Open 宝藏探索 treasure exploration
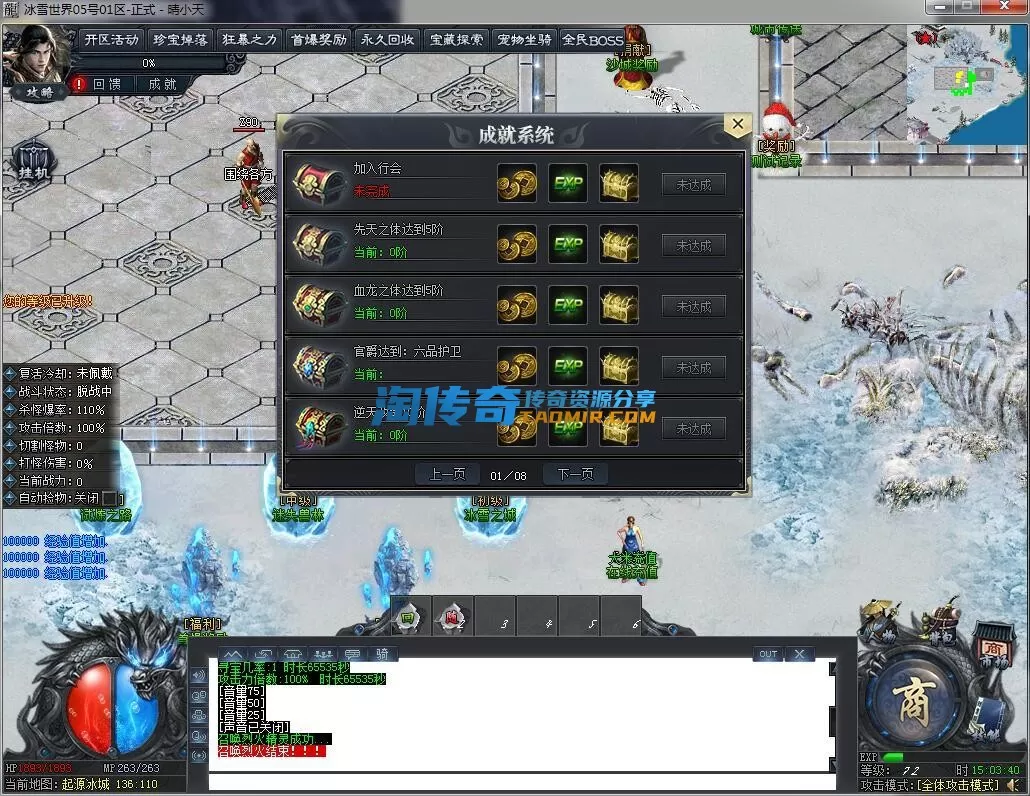 click(x=456, y=40)
